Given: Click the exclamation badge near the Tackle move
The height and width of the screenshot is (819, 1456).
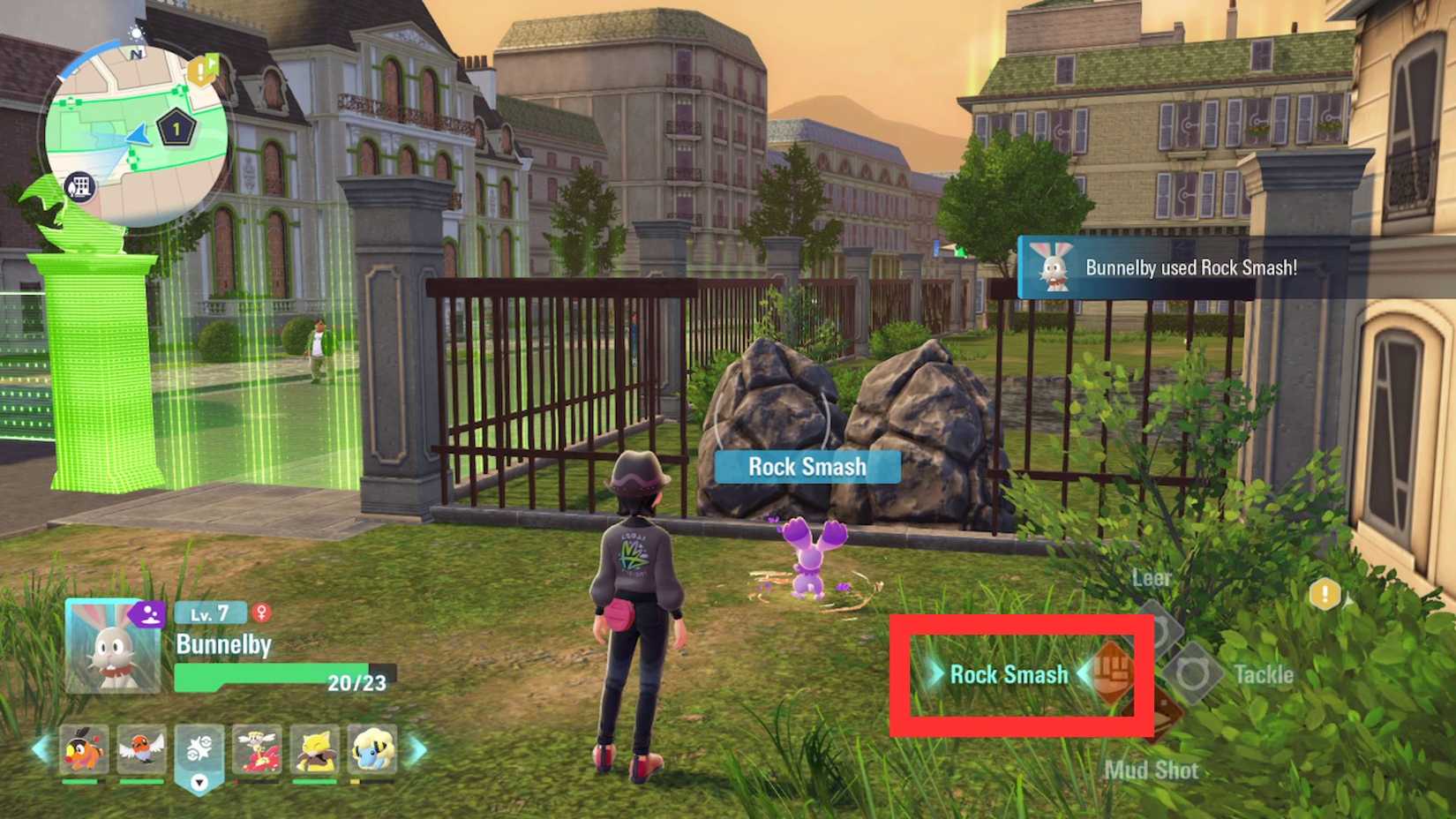Looking at the screenshot, I should tap(1325, 594).
